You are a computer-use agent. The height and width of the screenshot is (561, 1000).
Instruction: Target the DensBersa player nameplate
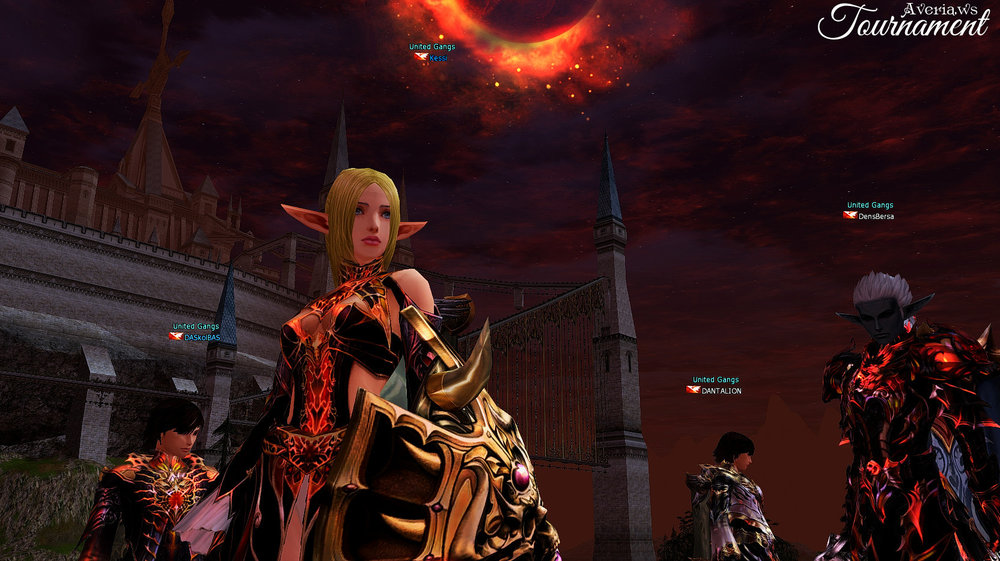coord(875,216)
